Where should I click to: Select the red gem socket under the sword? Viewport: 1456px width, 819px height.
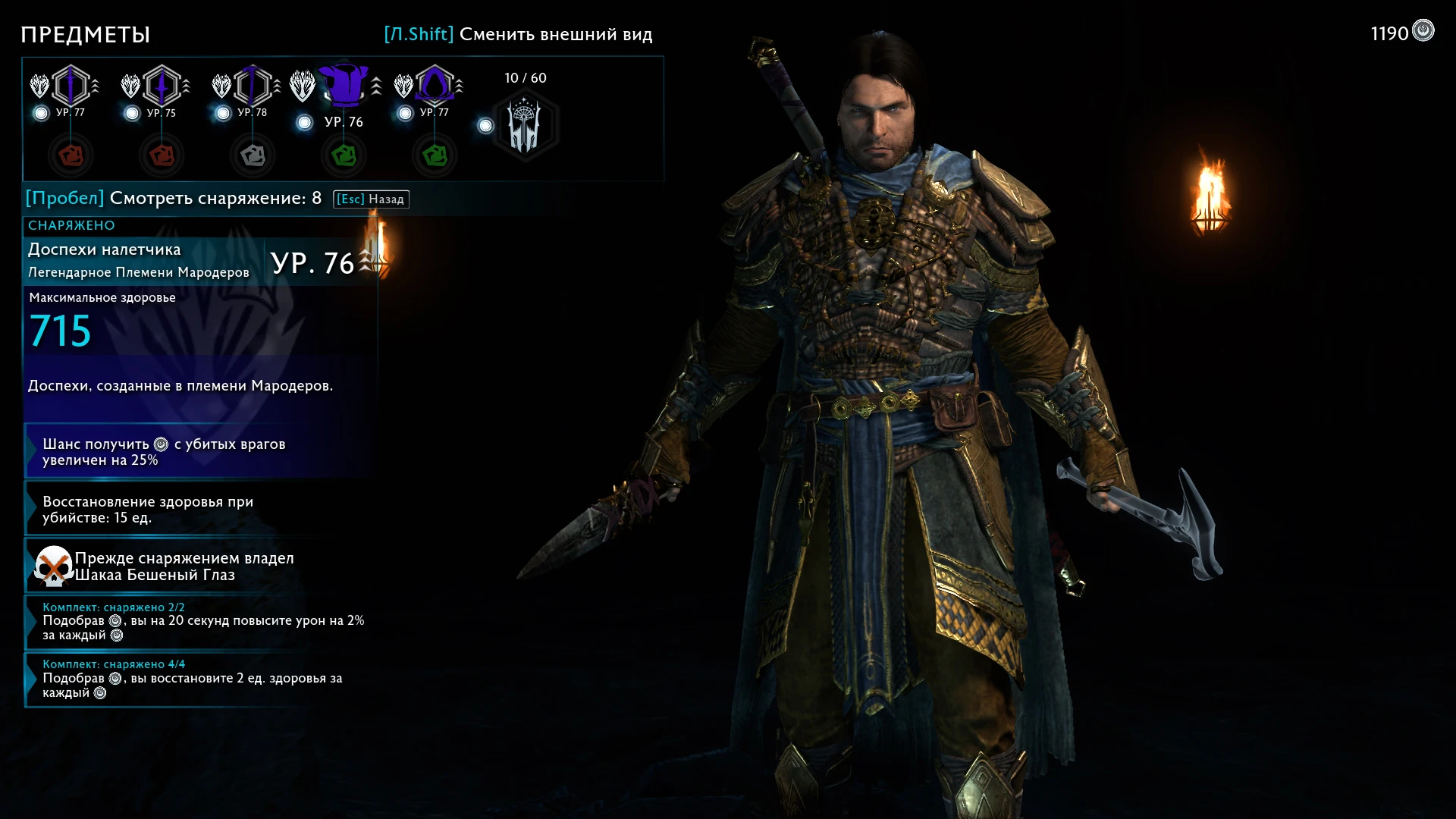tap(71, 155)
